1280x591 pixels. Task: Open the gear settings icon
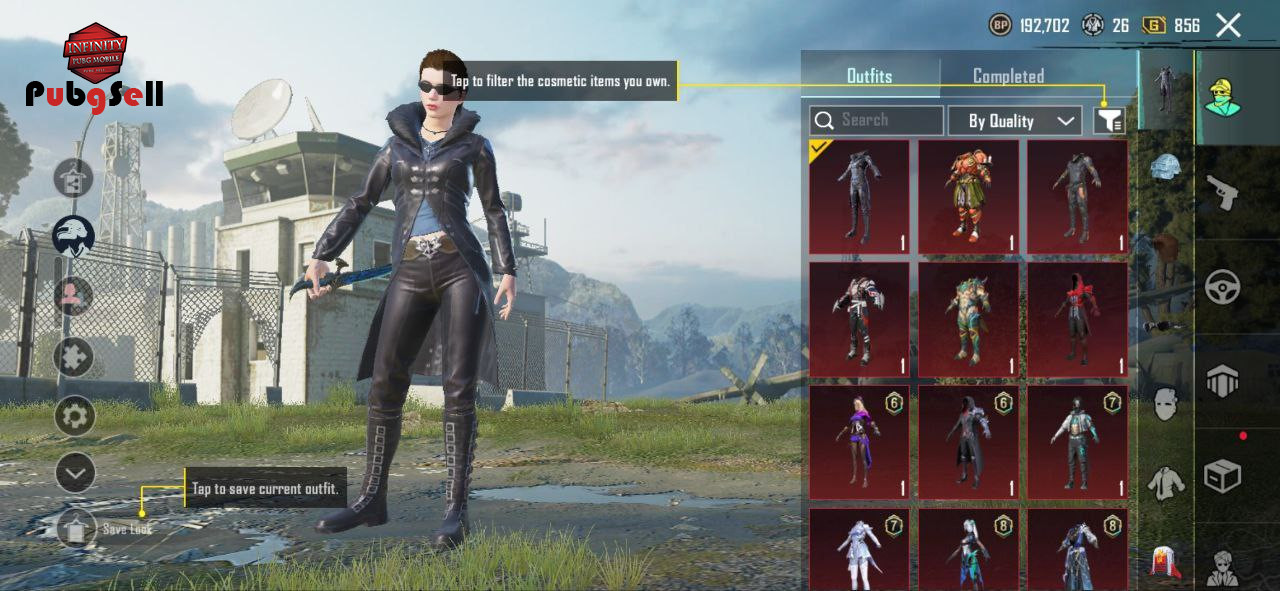74,416
